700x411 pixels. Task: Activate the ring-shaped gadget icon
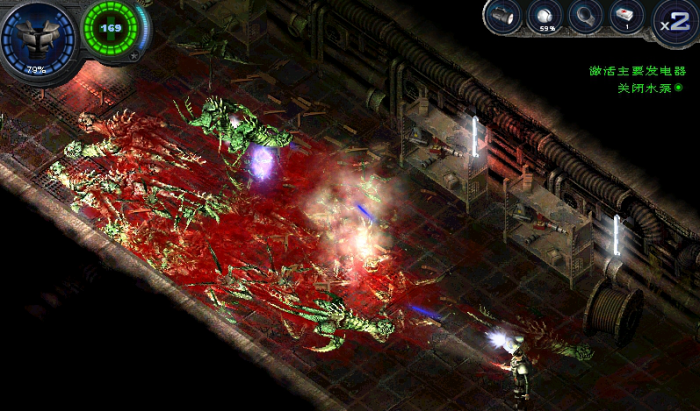[x=589, y=17]
